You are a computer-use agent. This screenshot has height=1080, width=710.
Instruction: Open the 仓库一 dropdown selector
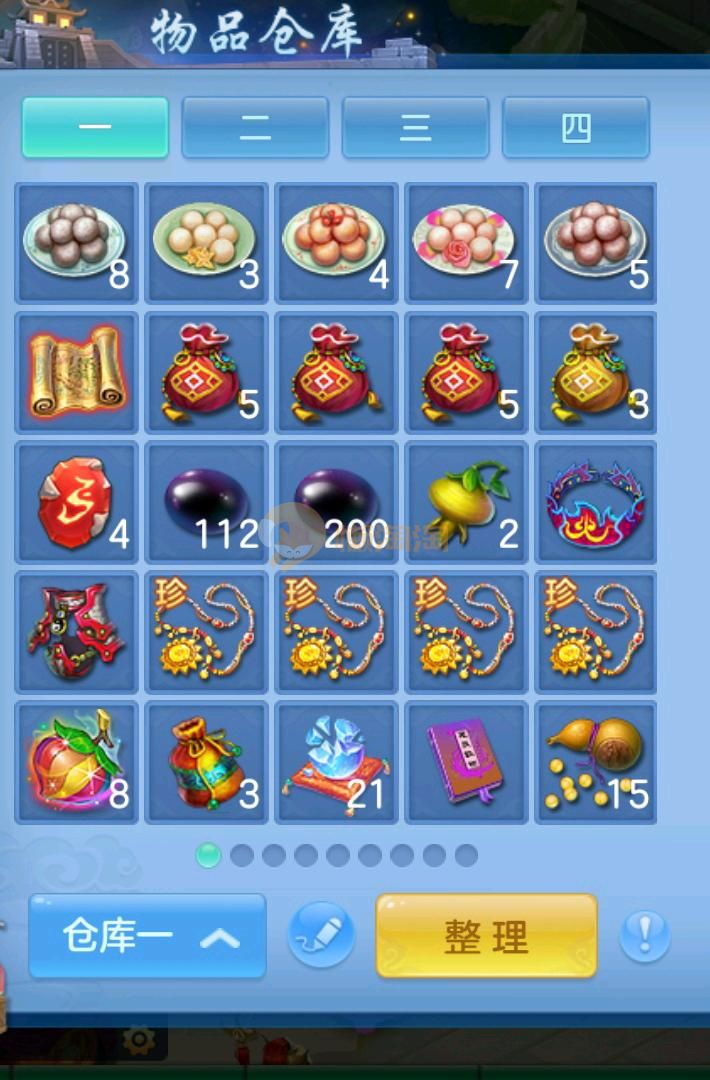tap(148, 936)
